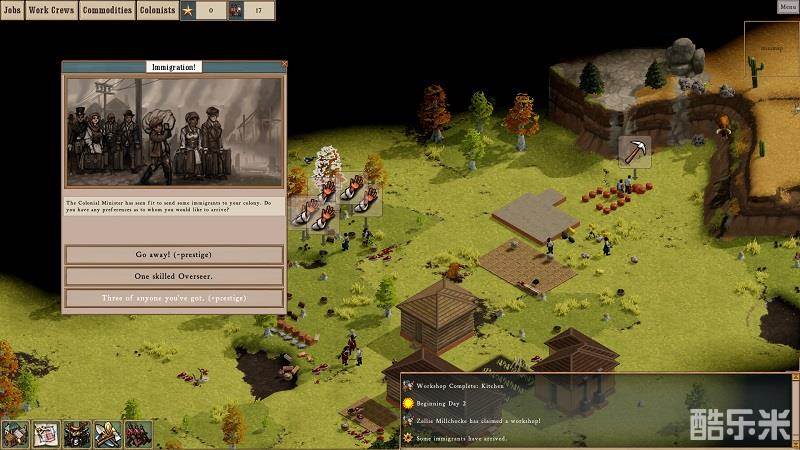800x450 pixels.
Task: Select "One skilled Overseer." option
Action: (174, 276)
